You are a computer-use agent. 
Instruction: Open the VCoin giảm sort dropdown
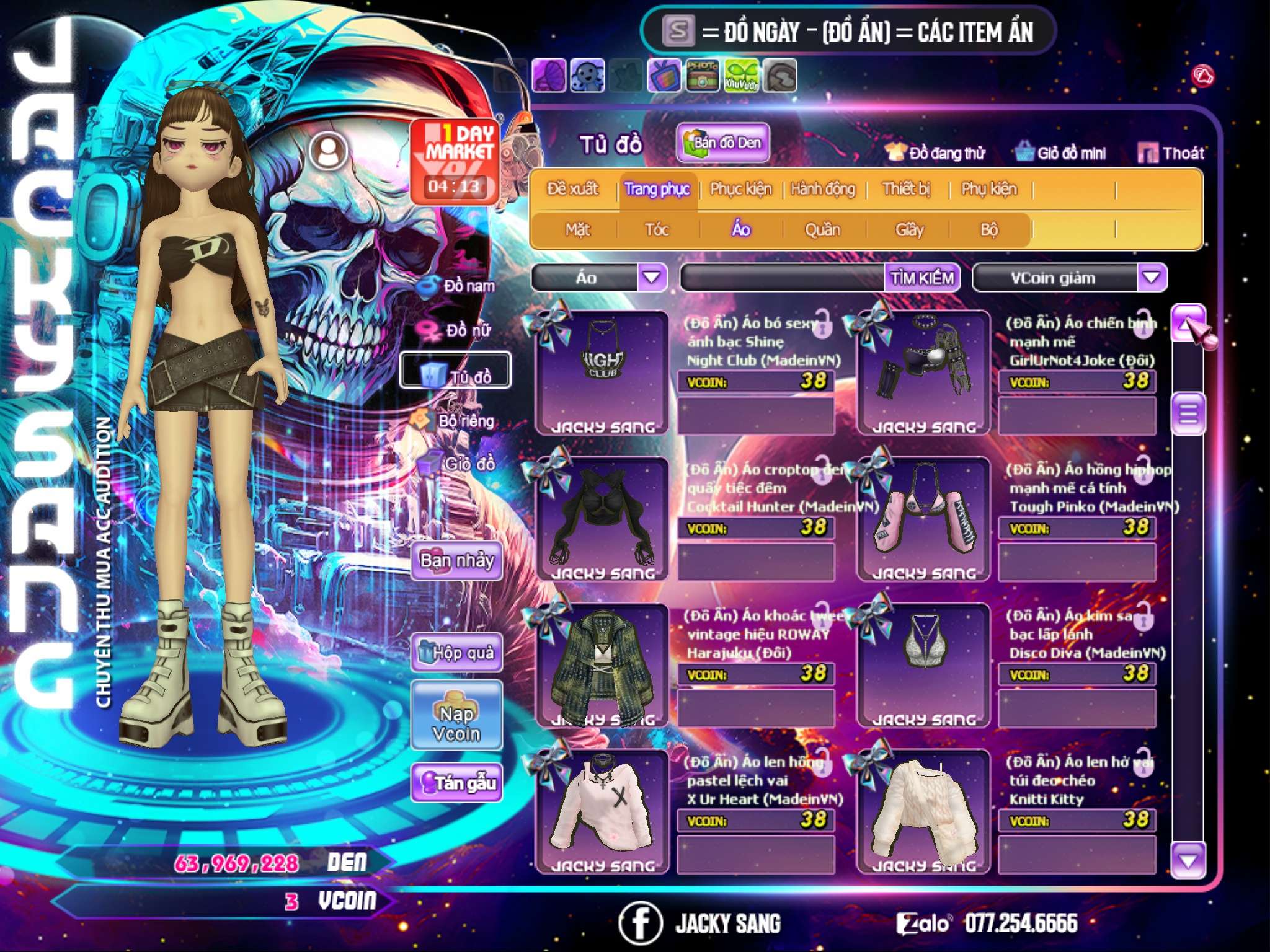(x=1152, y=277)
